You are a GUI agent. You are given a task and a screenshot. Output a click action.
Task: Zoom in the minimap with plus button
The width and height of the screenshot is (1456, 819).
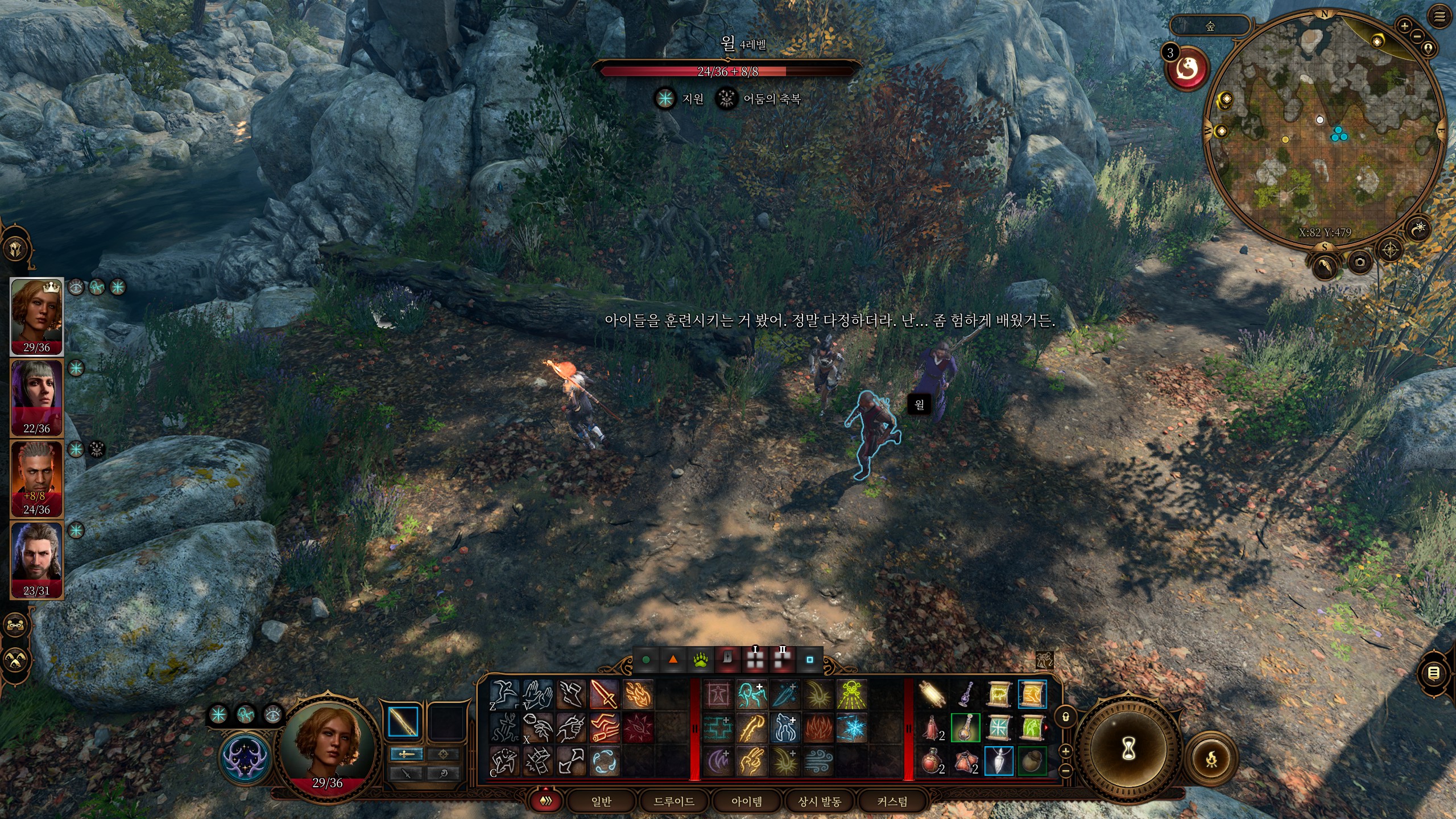[1404, 26]
